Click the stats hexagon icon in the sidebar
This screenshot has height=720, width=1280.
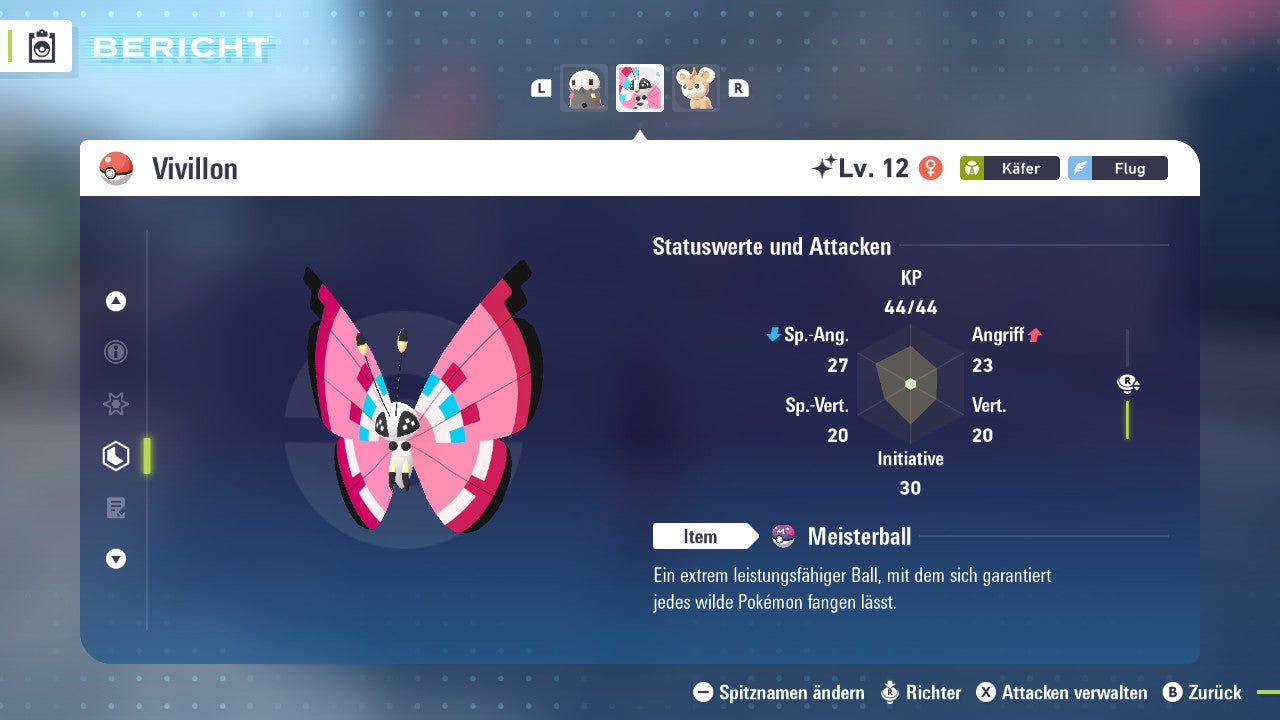tap(115, 456)
